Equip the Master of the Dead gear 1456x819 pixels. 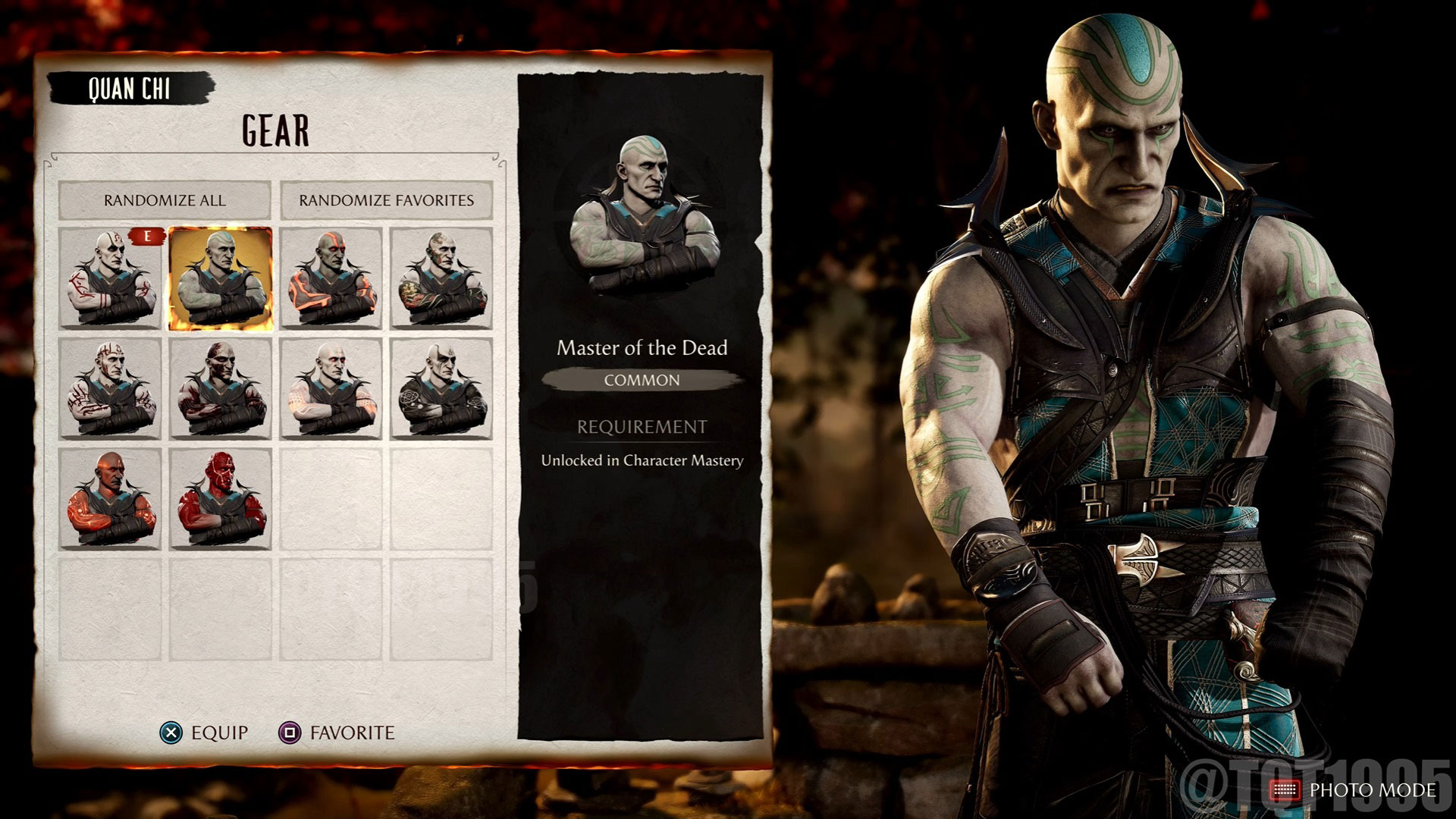173,733
